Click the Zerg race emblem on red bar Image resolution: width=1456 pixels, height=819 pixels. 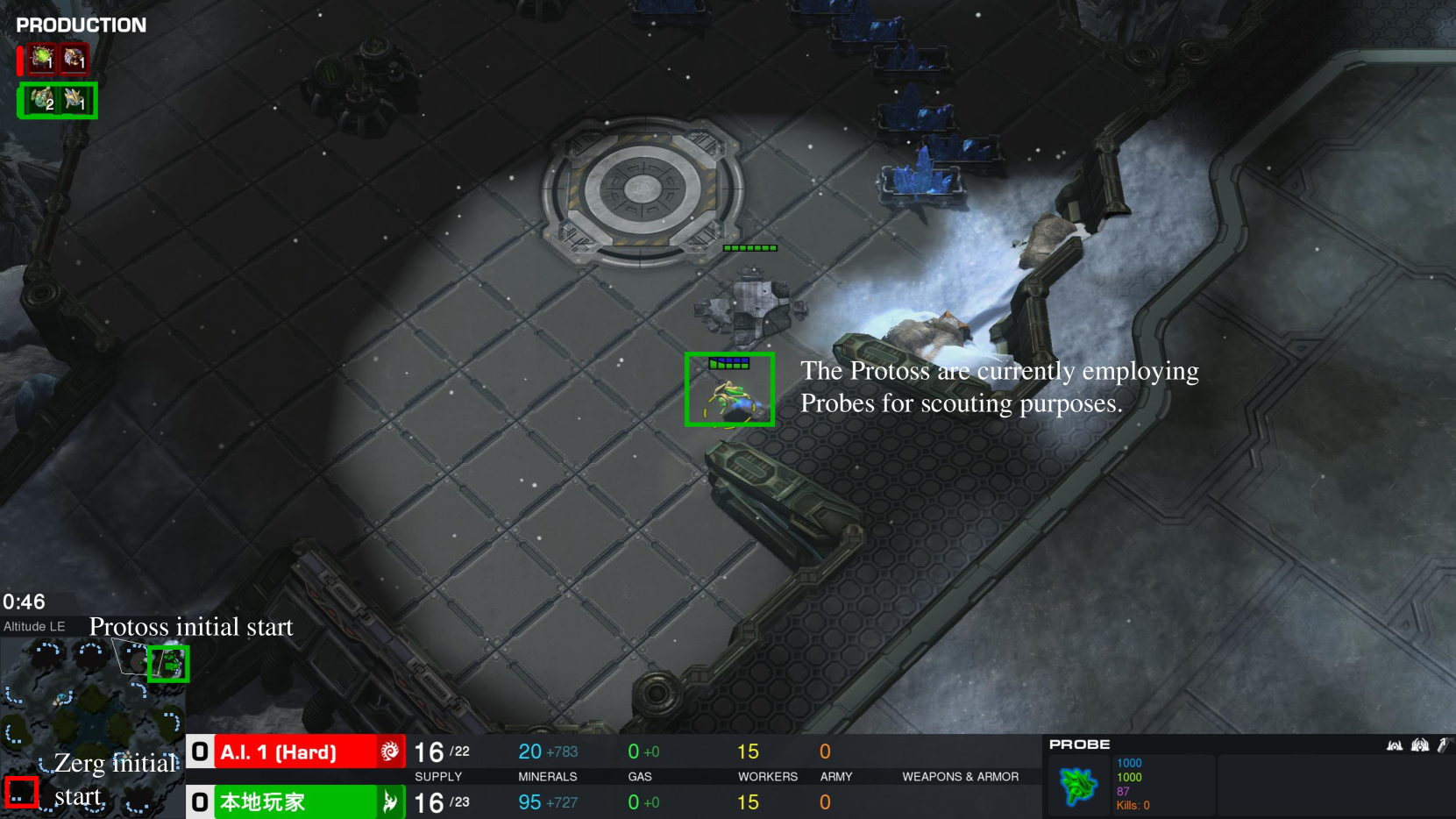click(390, 751)
